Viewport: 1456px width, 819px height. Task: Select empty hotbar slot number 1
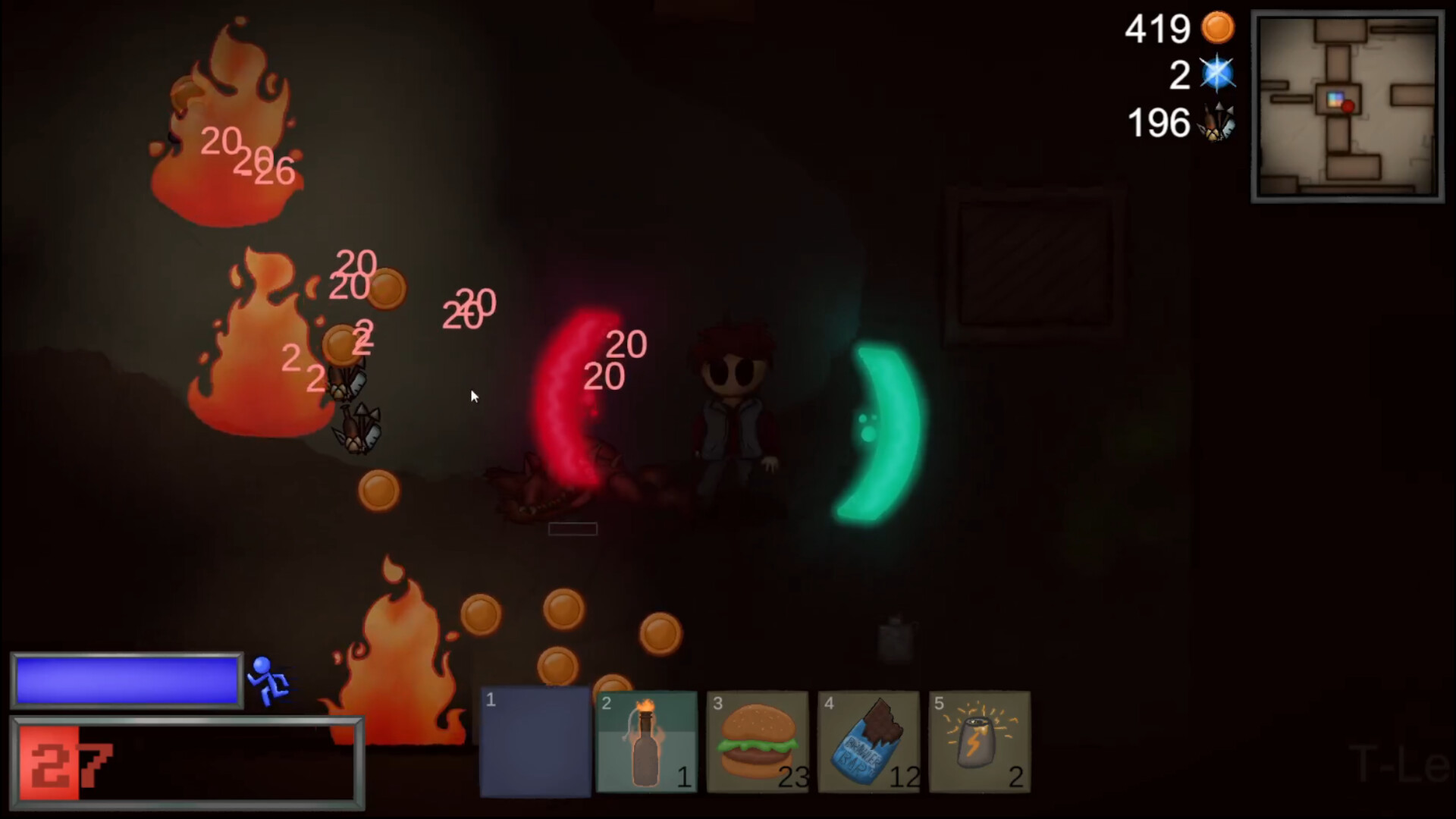(535, 742)
